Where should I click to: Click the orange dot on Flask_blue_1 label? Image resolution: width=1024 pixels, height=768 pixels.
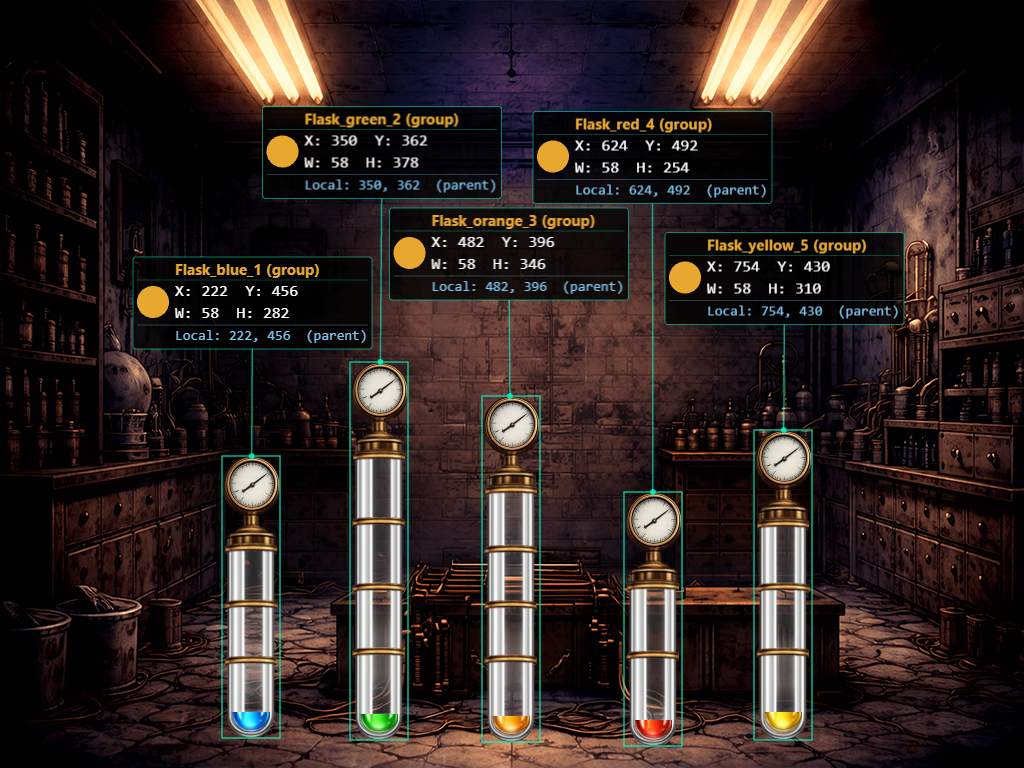tap(152, 303)
